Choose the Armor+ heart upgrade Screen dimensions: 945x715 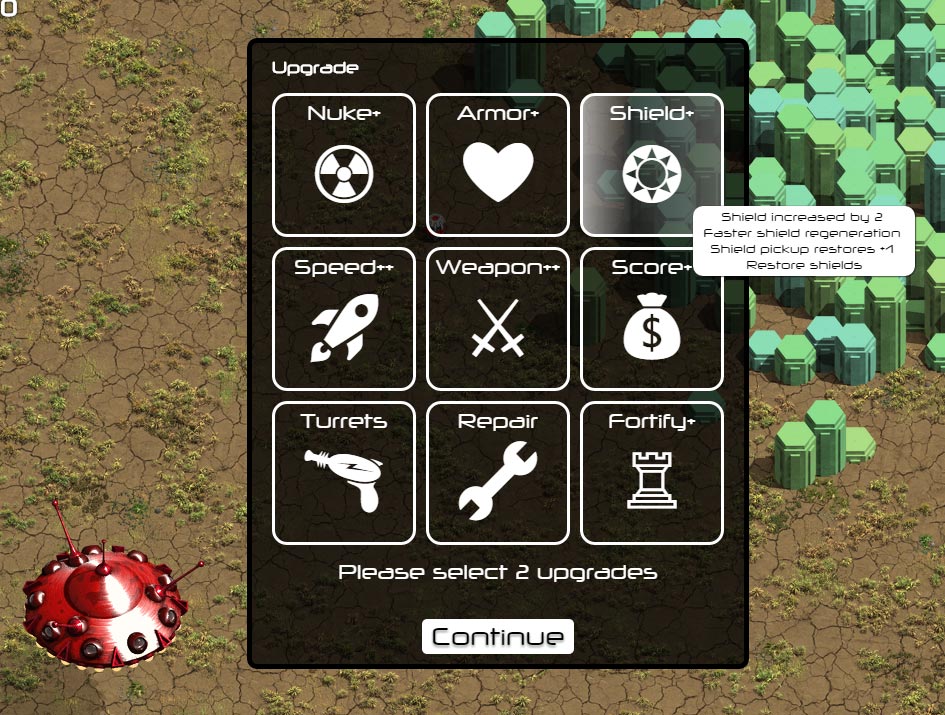[x=497, y=165]
